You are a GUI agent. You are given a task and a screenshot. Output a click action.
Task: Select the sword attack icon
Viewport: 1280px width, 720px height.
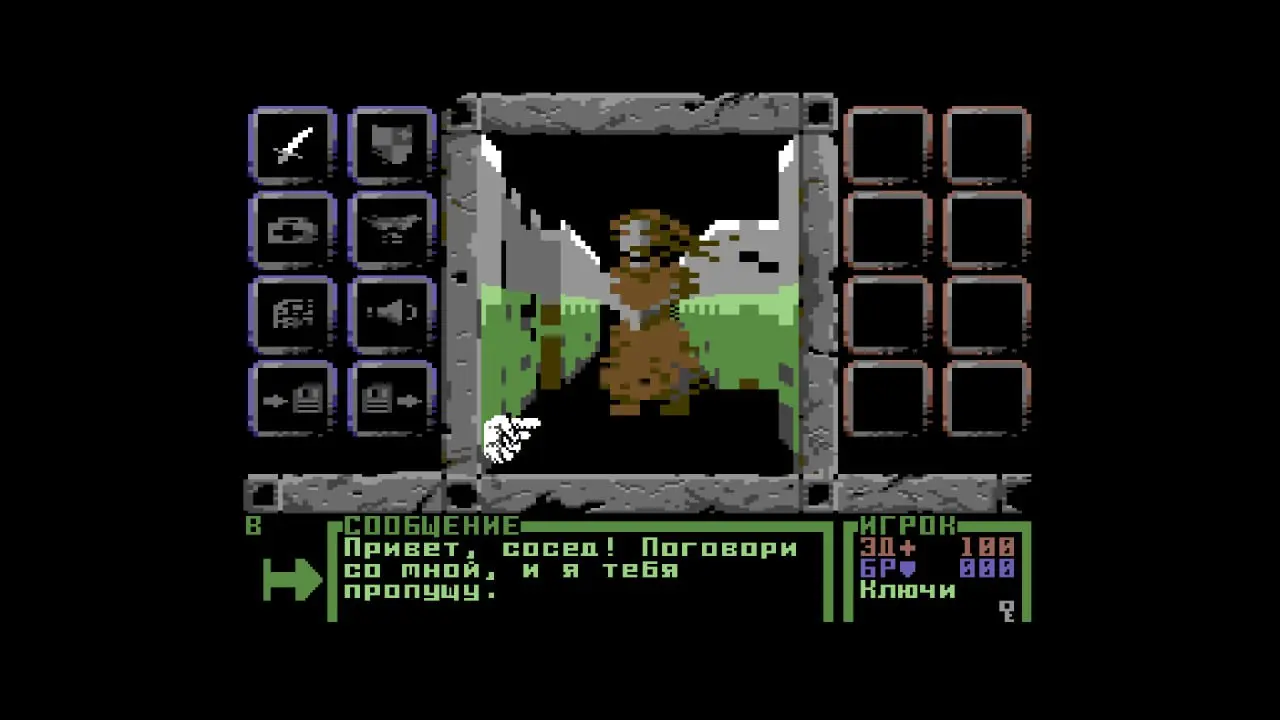coord(291,145)
